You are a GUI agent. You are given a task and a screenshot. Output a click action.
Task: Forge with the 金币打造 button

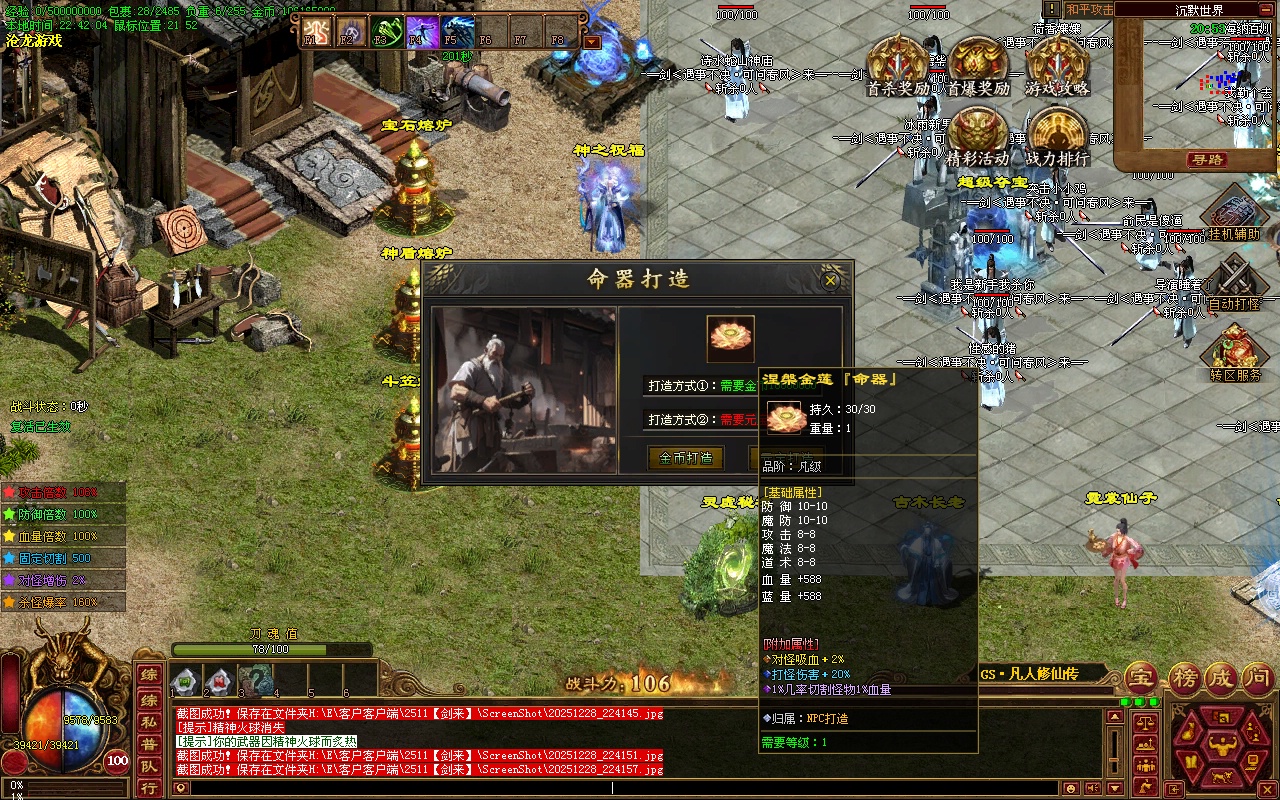(x=686, y=458)
